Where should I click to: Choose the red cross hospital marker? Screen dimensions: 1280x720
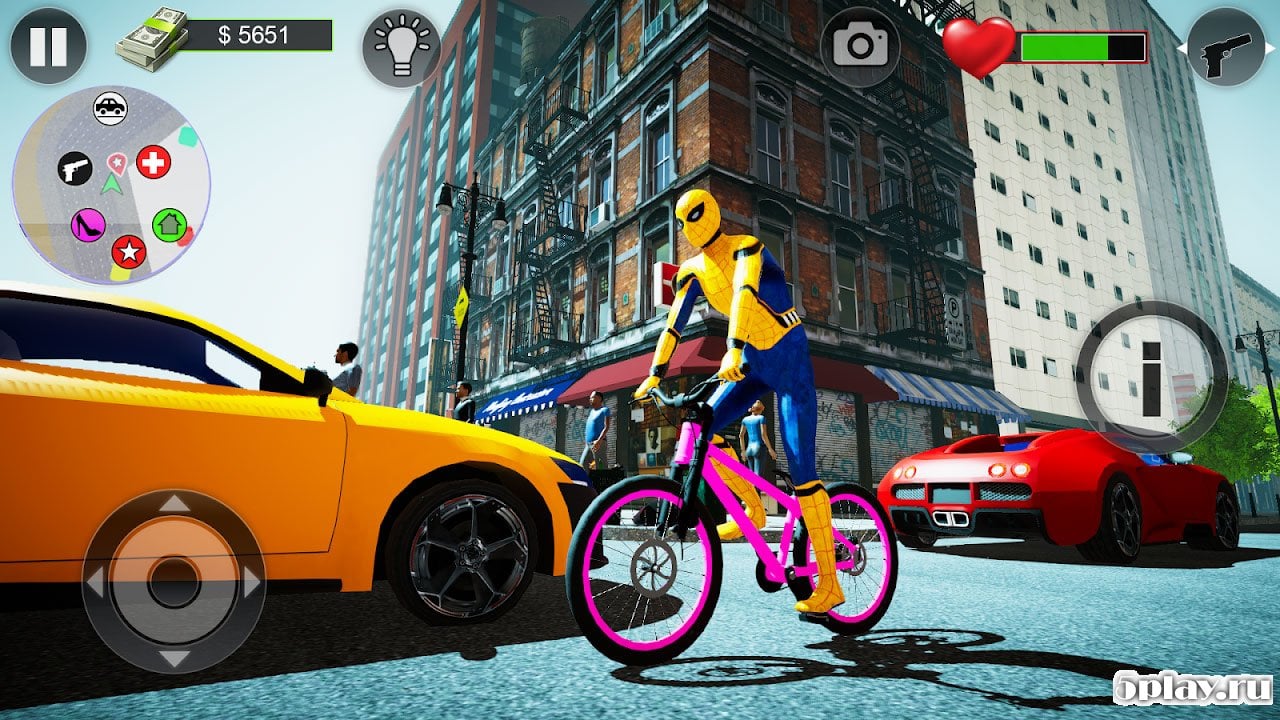(x=153, y=161)
